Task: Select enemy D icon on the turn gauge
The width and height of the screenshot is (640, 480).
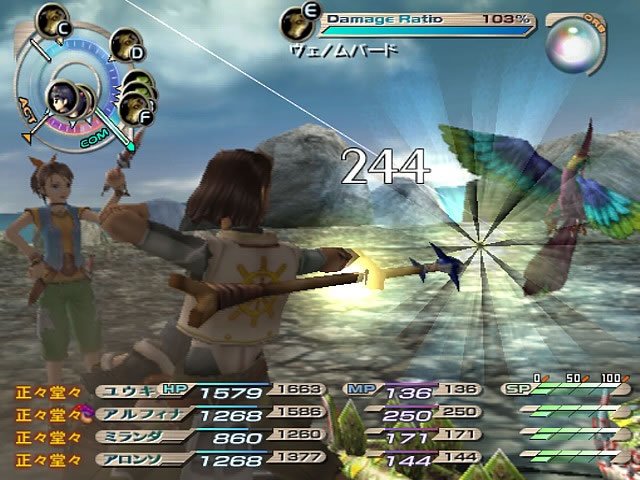Action: pos(126,44)
